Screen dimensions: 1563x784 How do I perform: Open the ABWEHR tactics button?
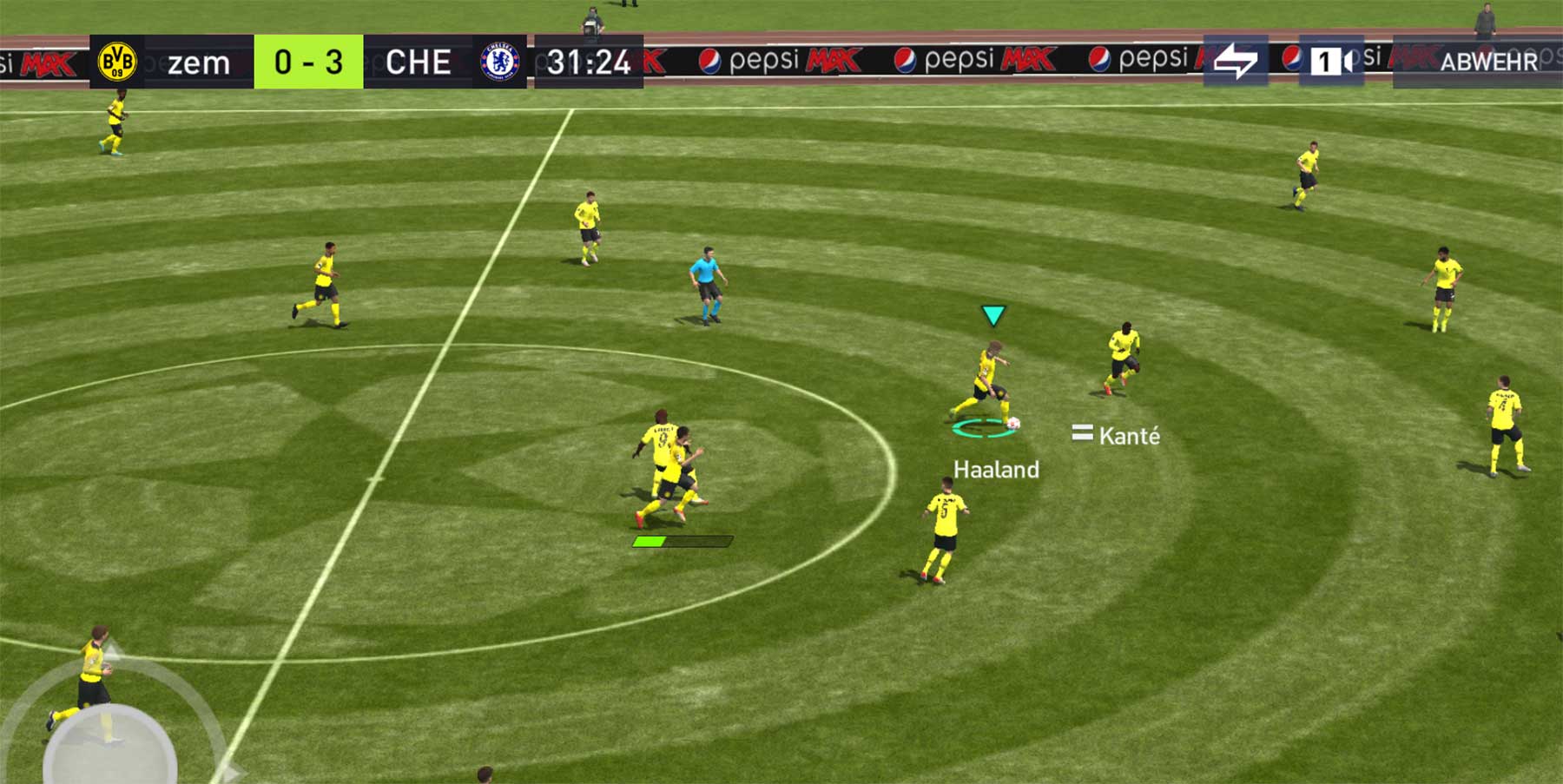(1487, 61)
